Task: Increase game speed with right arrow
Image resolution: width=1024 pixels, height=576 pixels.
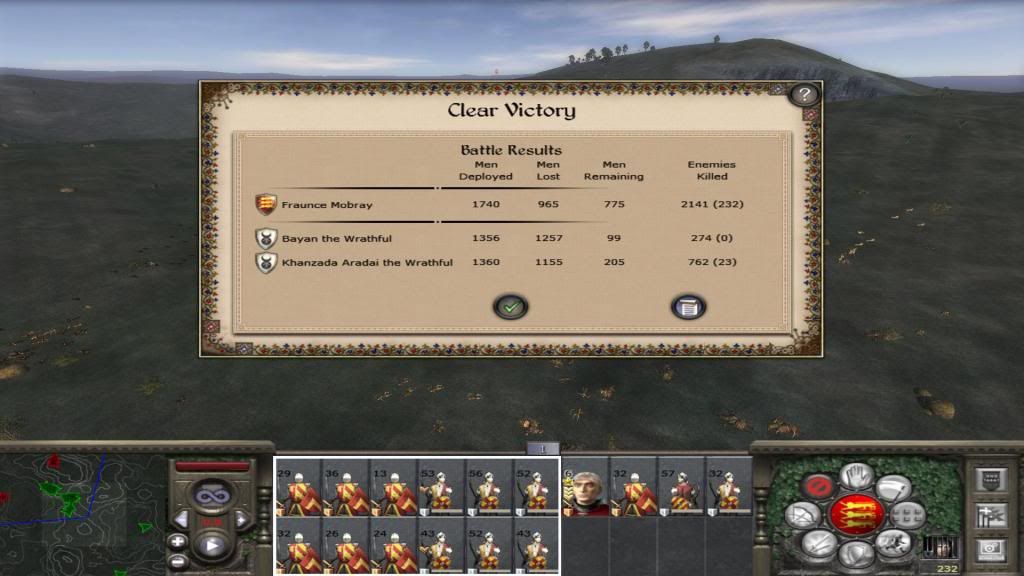Action: coord(241,519)
